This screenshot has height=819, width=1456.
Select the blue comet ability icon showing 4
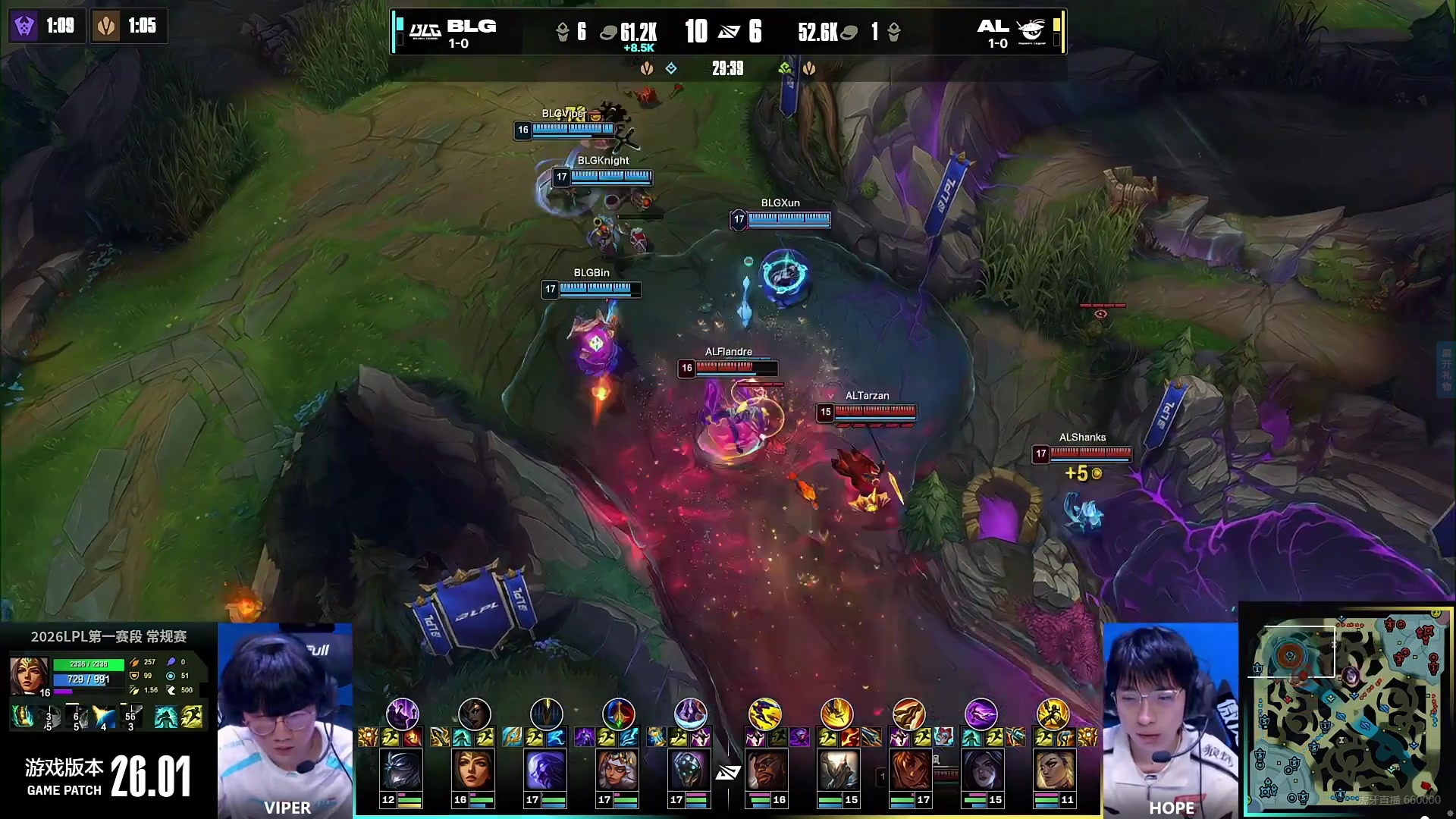tap(104, 717)
